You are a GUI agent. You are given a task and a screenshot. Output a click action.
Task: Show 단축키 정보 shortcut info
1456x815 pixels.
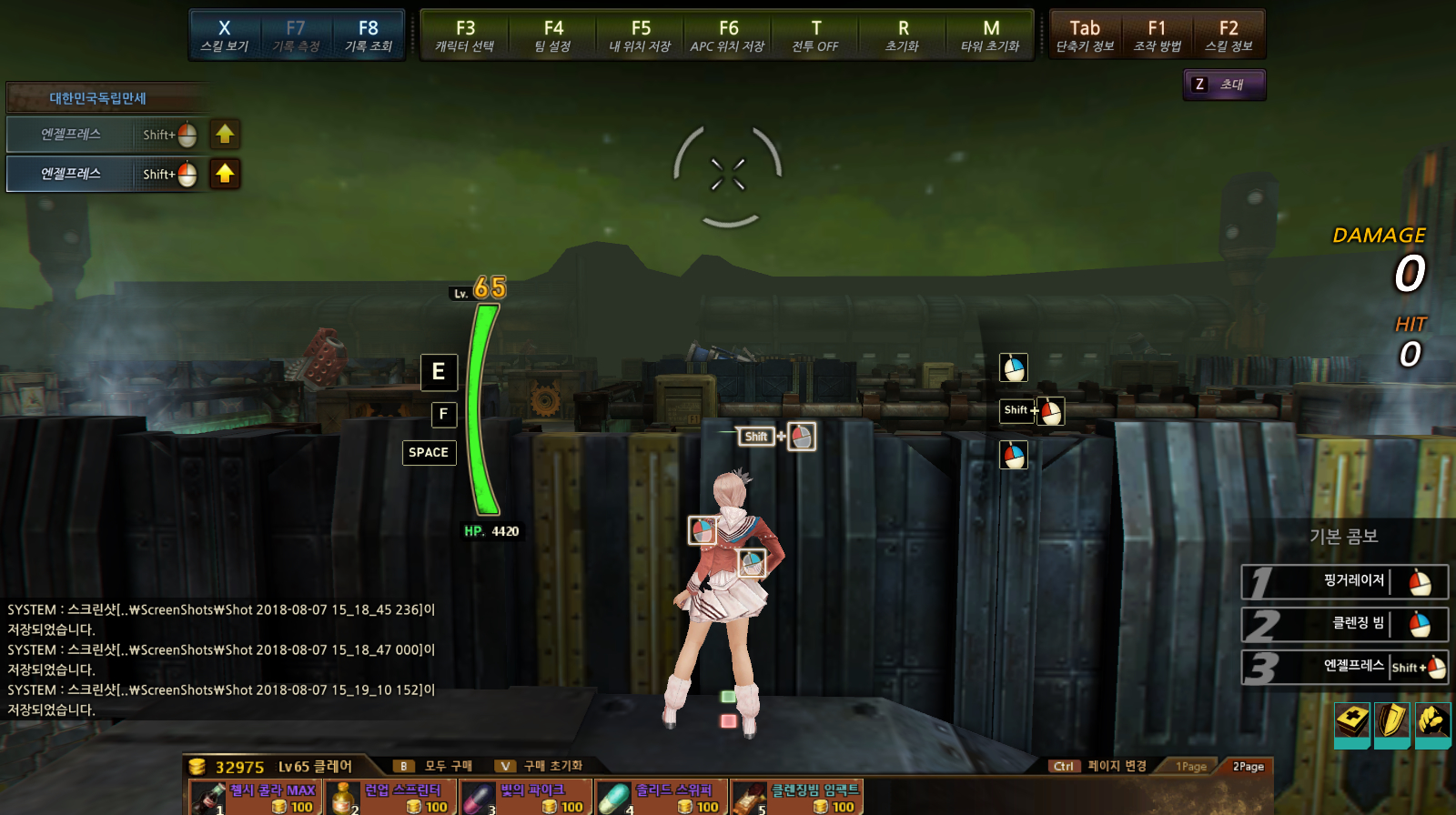[x=1085, y=35]
